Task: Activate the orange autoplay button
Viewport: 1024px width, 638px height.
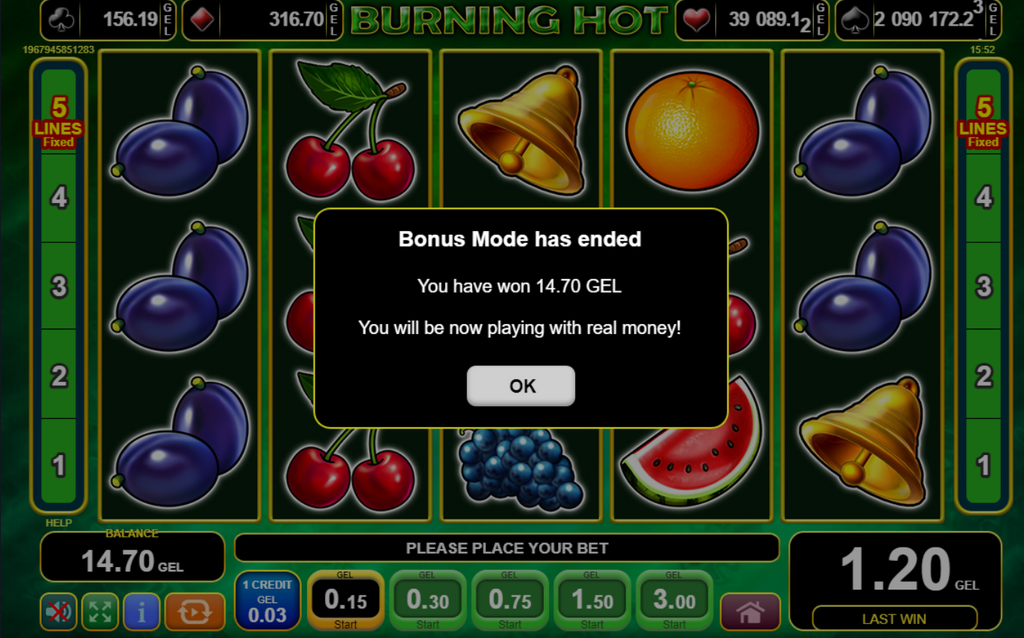Action: coord(194,611)
